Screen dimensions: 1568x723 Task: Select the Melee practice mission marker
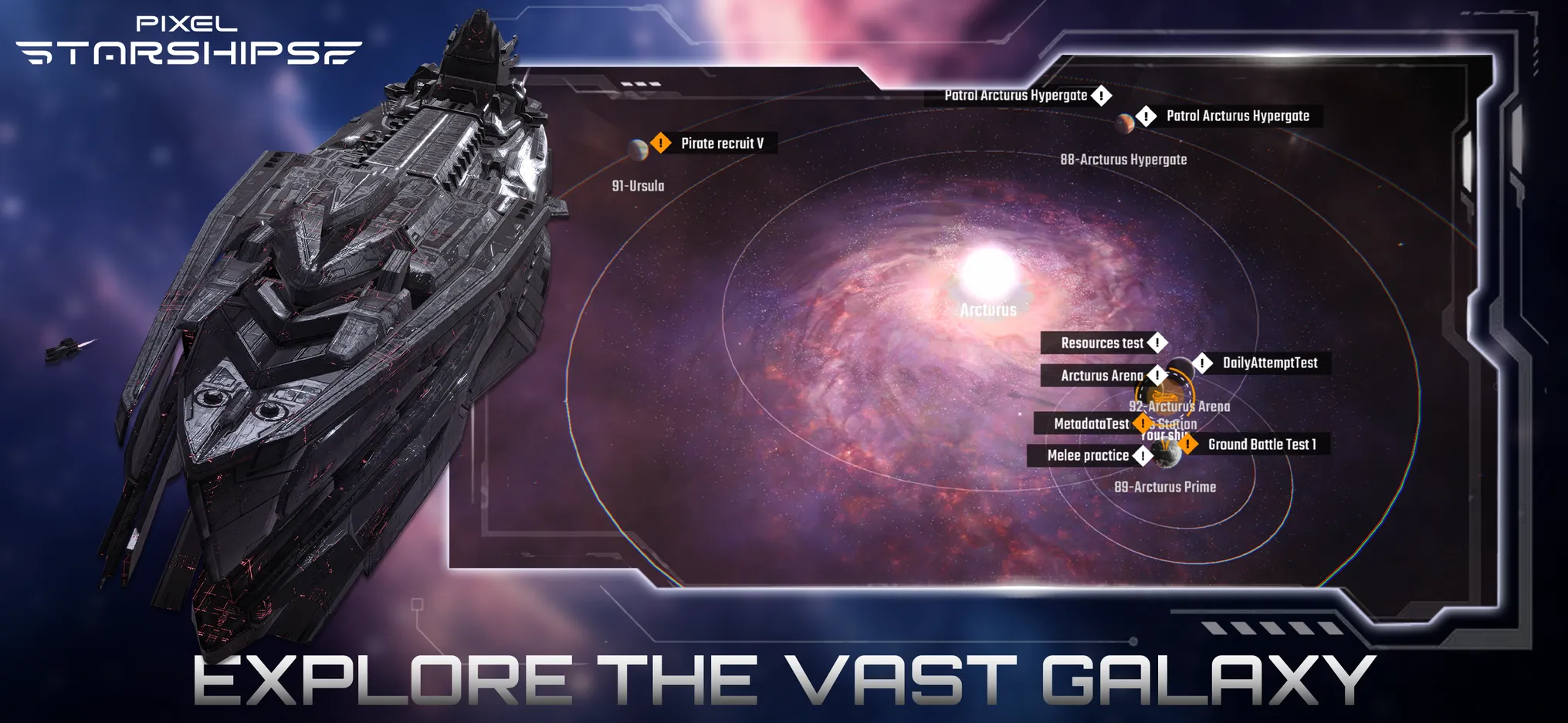point(1142,455)
